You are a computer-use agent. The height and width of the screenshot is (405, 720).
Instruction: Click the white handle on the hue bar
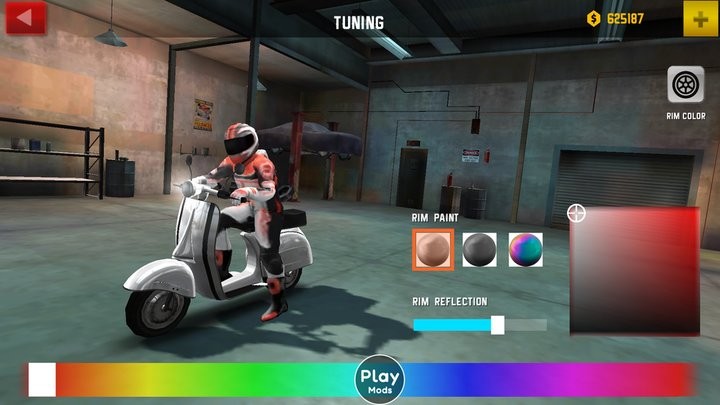tap(42, 380)
